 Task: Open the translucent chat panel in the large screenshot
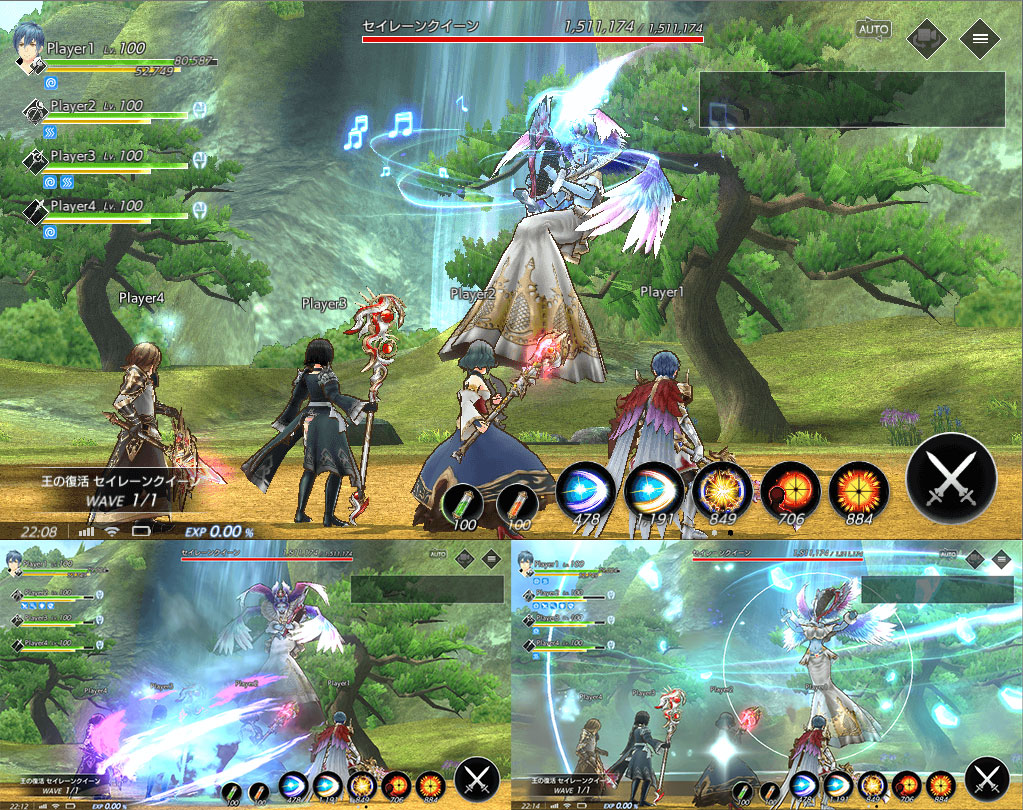coord(851,98)
